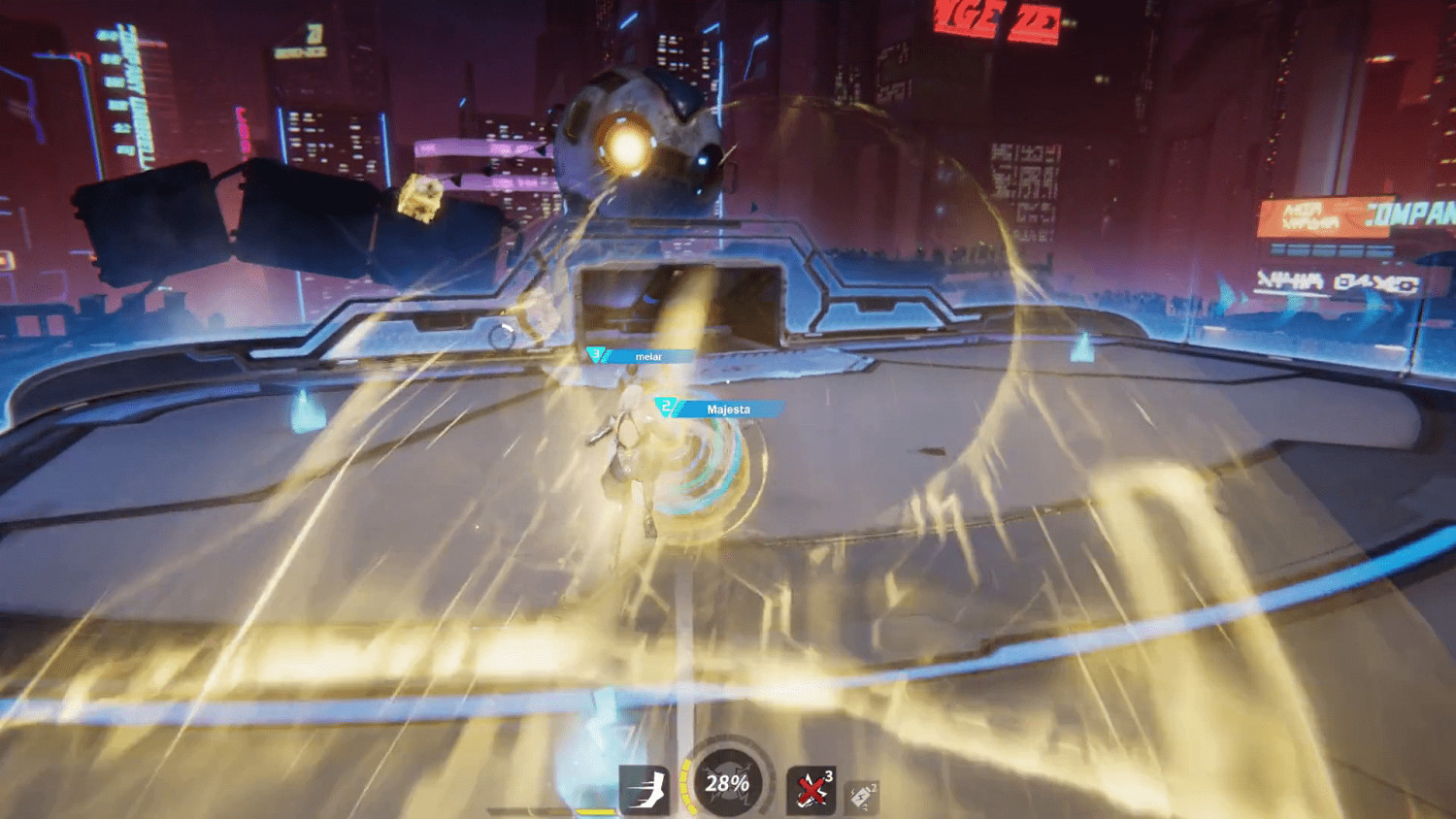
Task: Click the glowing orange eye of the drone
Action: point(625,143)
